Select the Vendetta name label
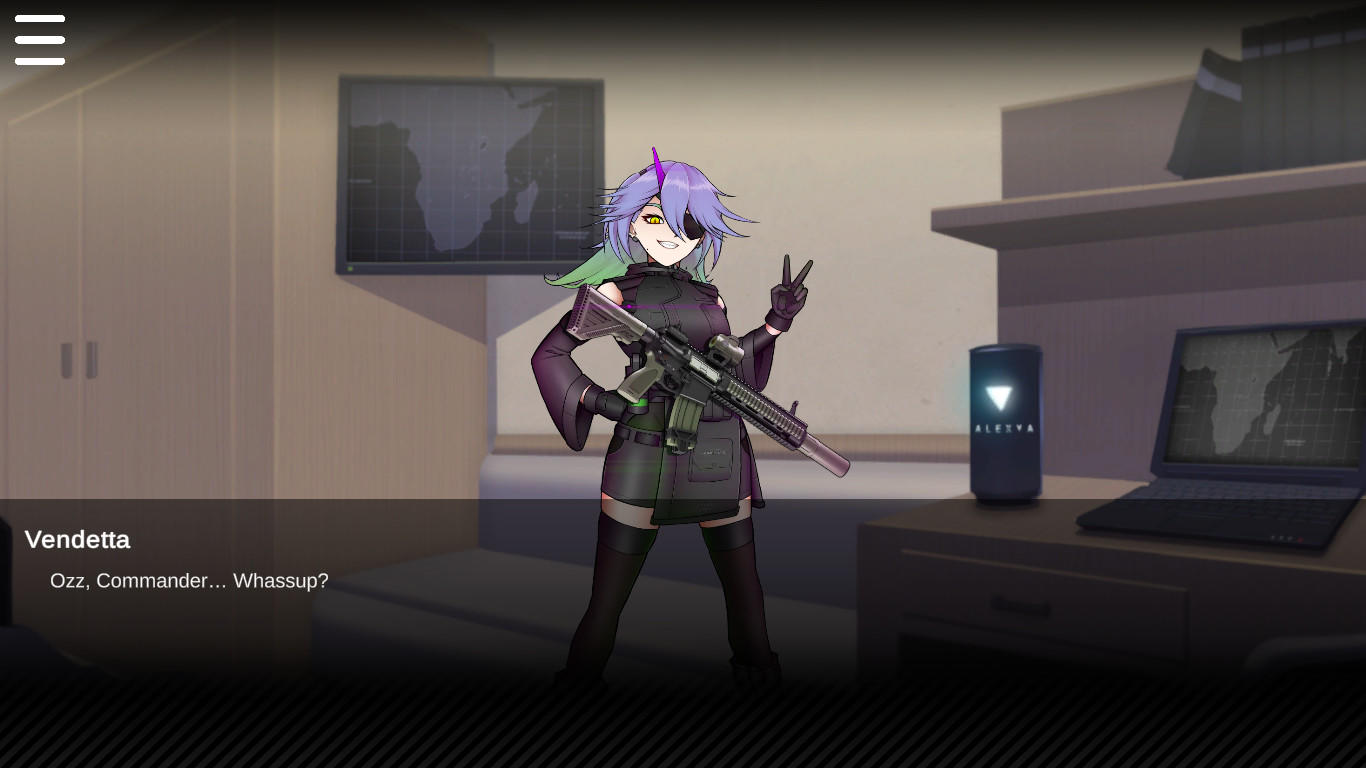Viewport: 1366px width, 768px height. point(77,540)
